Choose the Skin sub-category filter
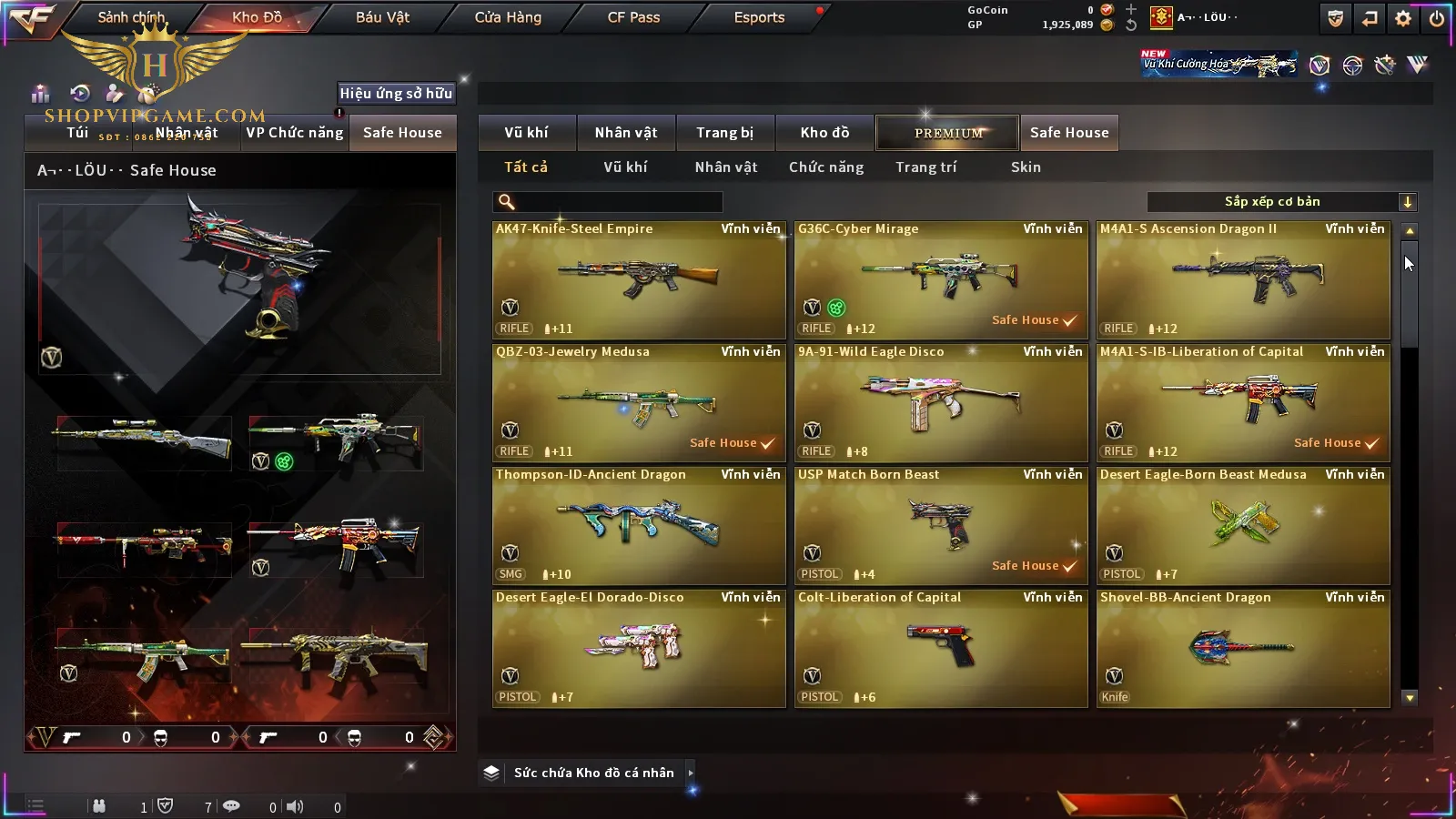Viewport: 1456px width, 819px height. [1026, 167]
